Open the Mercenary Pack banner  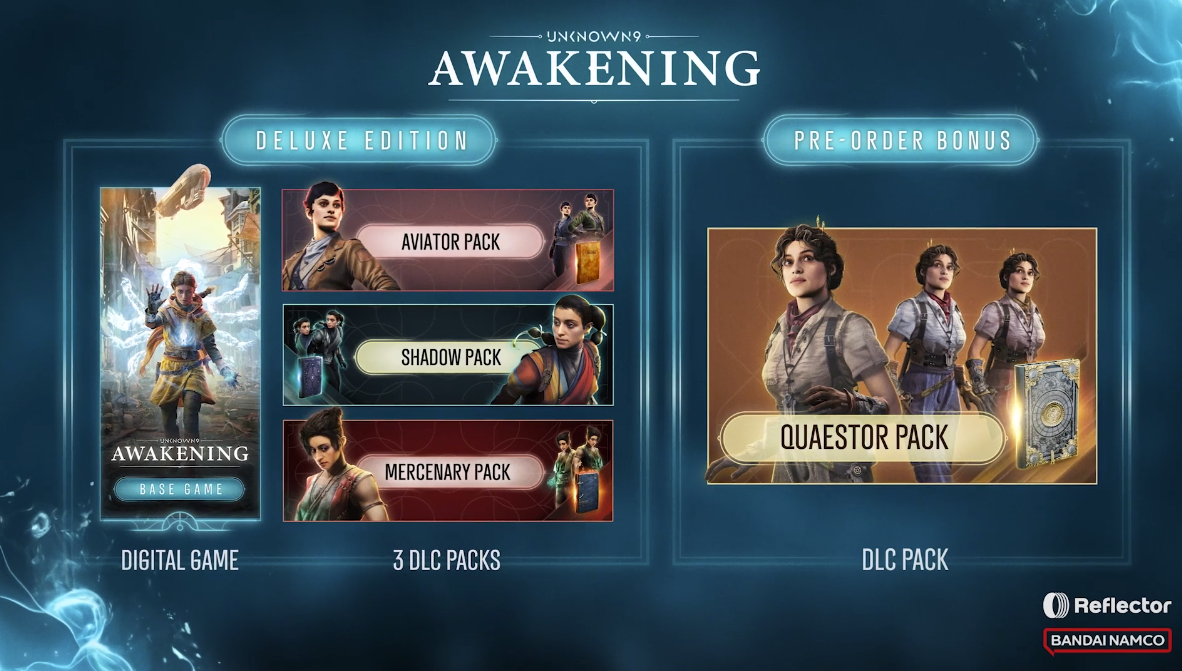tap(448, 471)
